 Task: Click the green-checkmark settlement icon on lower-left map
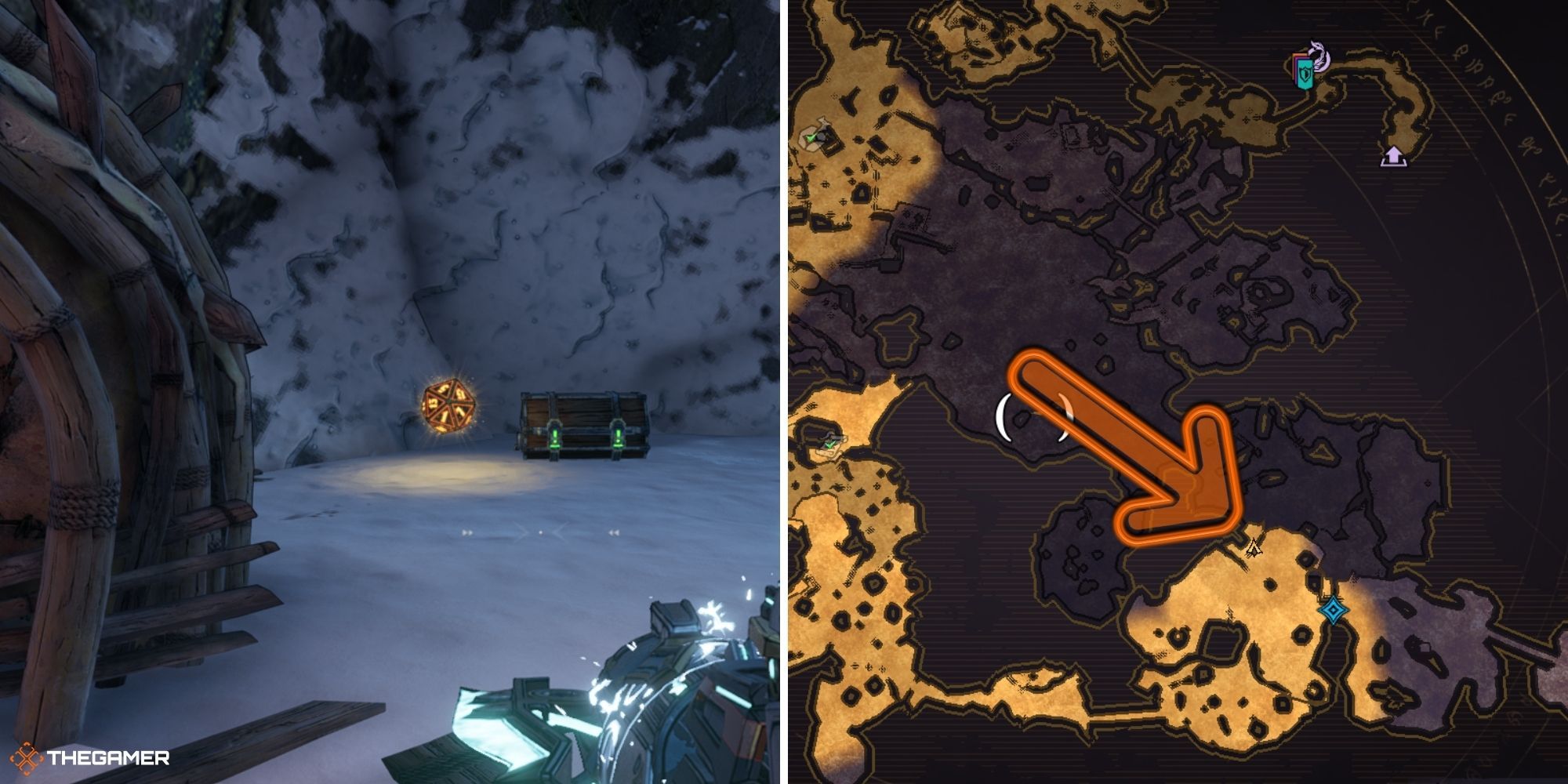(829, 443)
